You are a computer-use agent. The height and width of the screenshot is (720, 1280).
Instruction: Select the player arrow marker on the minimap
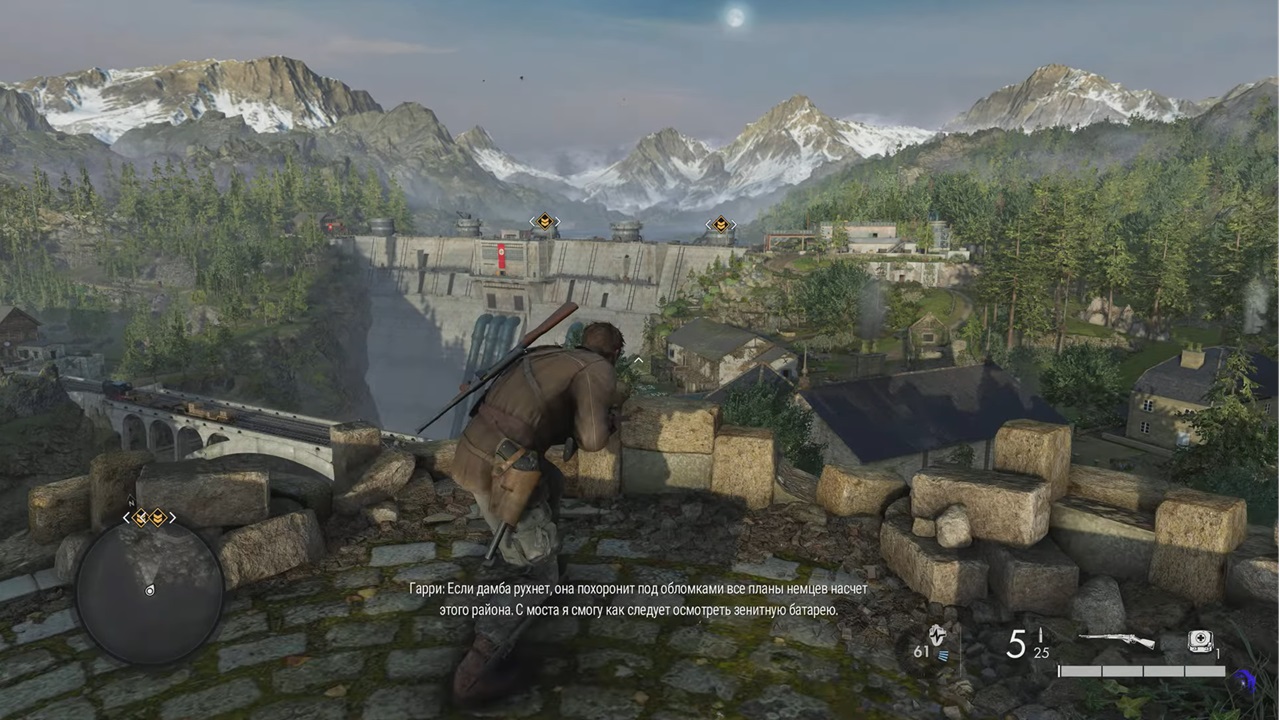pyautogui.click(x=151, y=590)
